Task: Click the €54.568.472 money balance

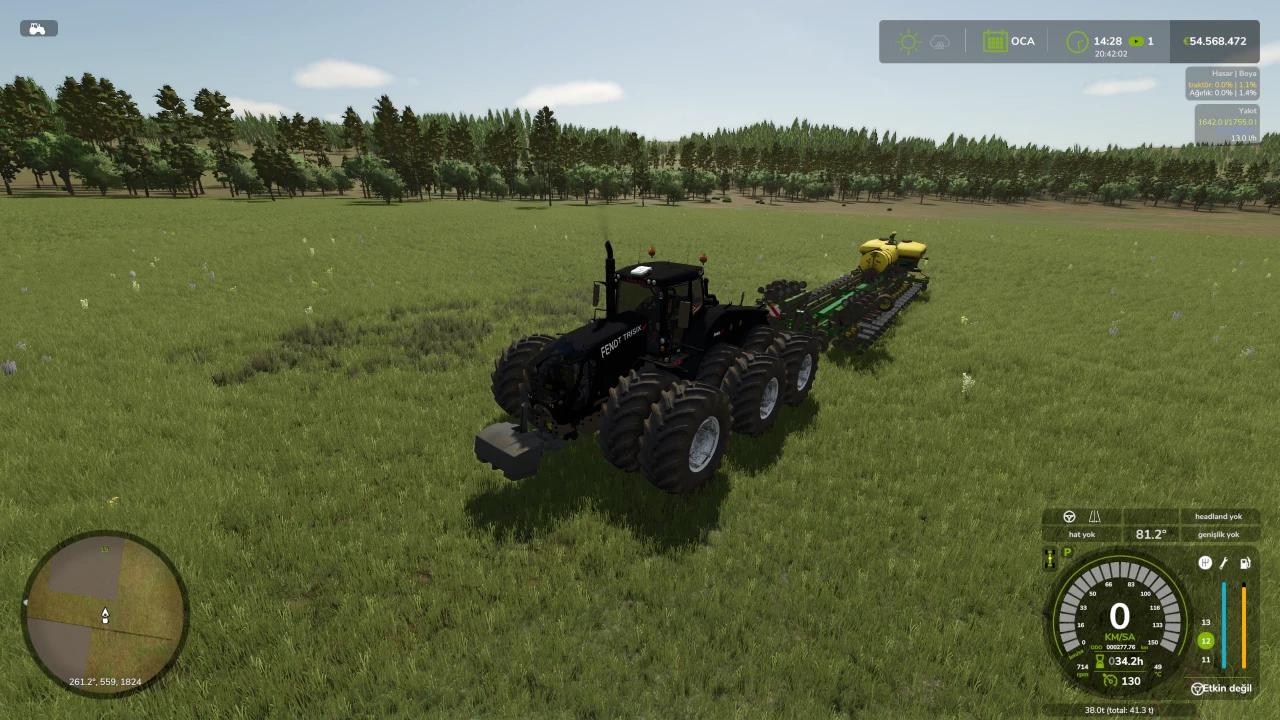Action: [1215, 41]
